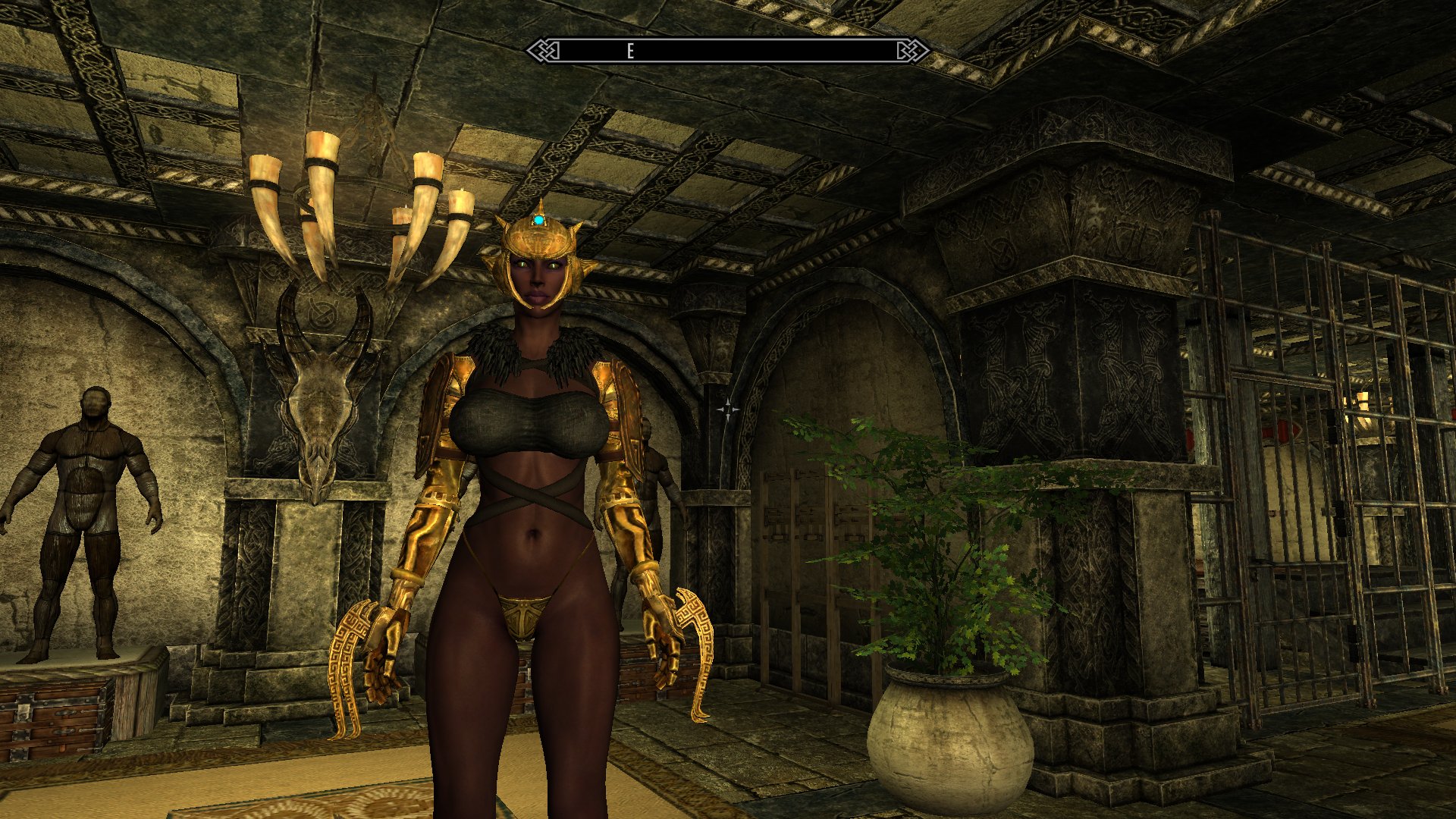The image size is (1456, 819).
Task: Click the blue gem on the golden helmet
Action: click(538, 218)
